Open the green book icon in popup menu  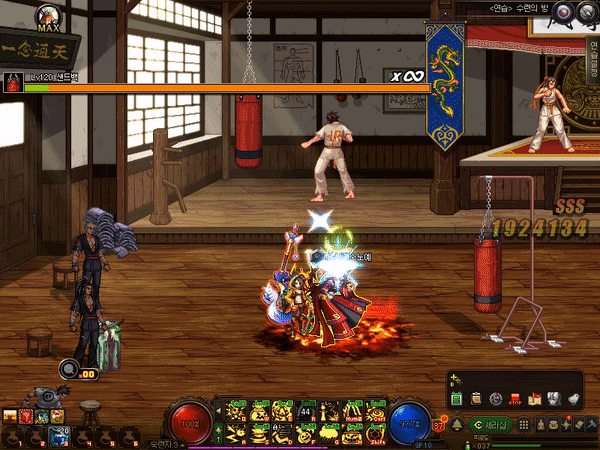456,399
